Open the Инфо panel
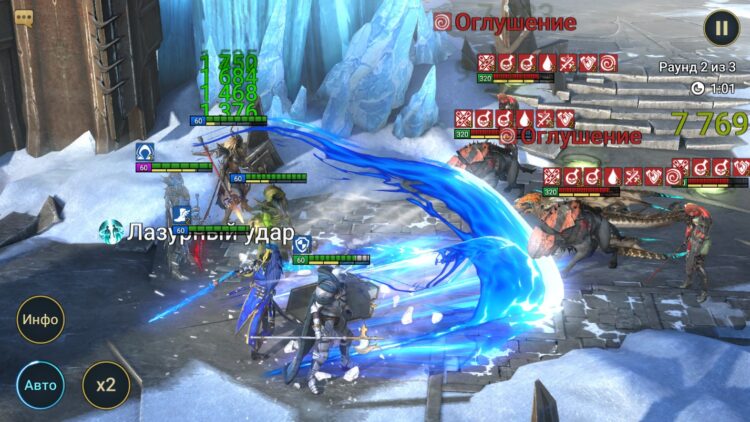 click(41, 320)
